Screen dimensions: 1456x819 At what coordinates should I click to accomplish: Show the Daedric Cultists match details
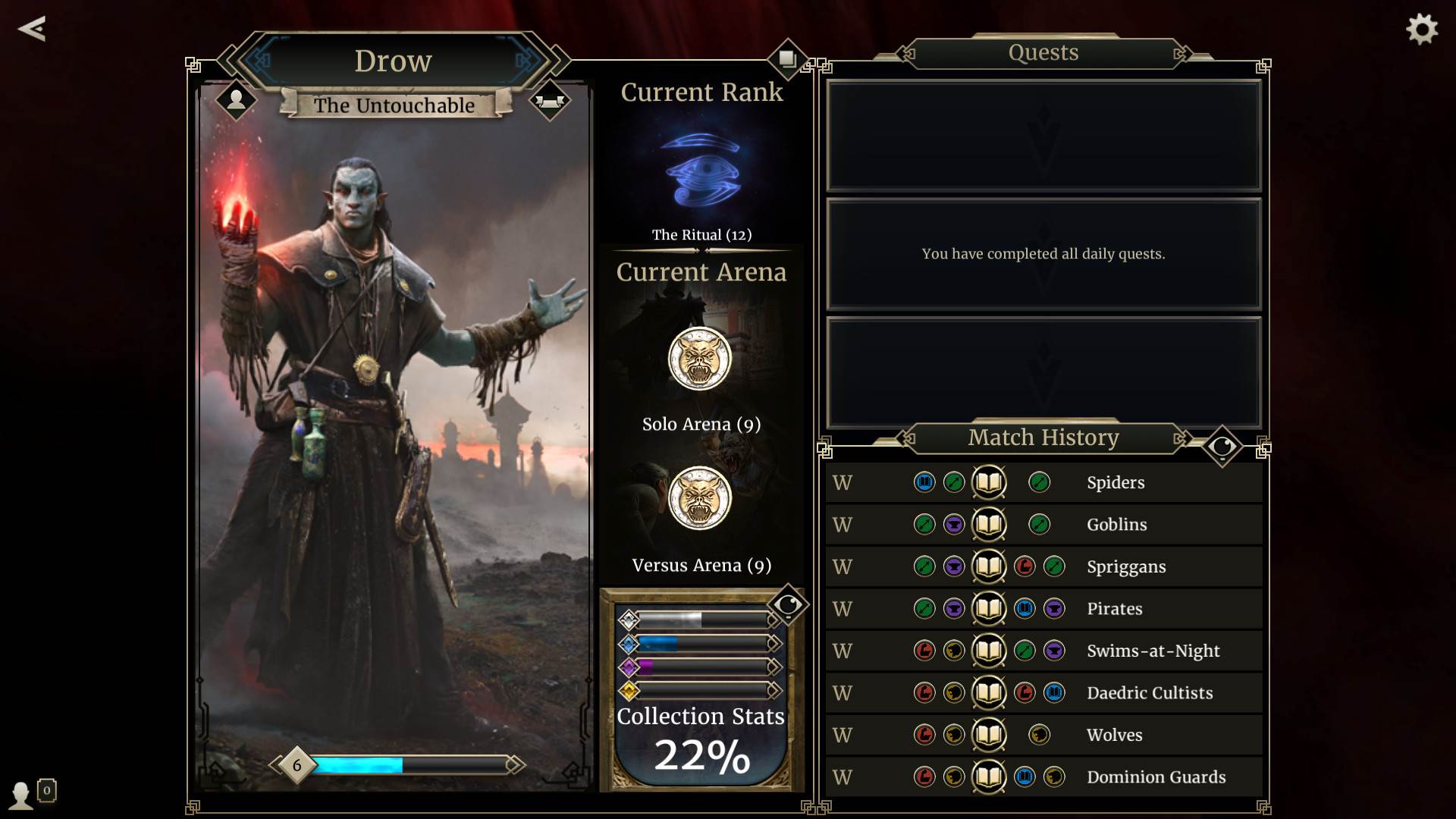[1043, 693]
